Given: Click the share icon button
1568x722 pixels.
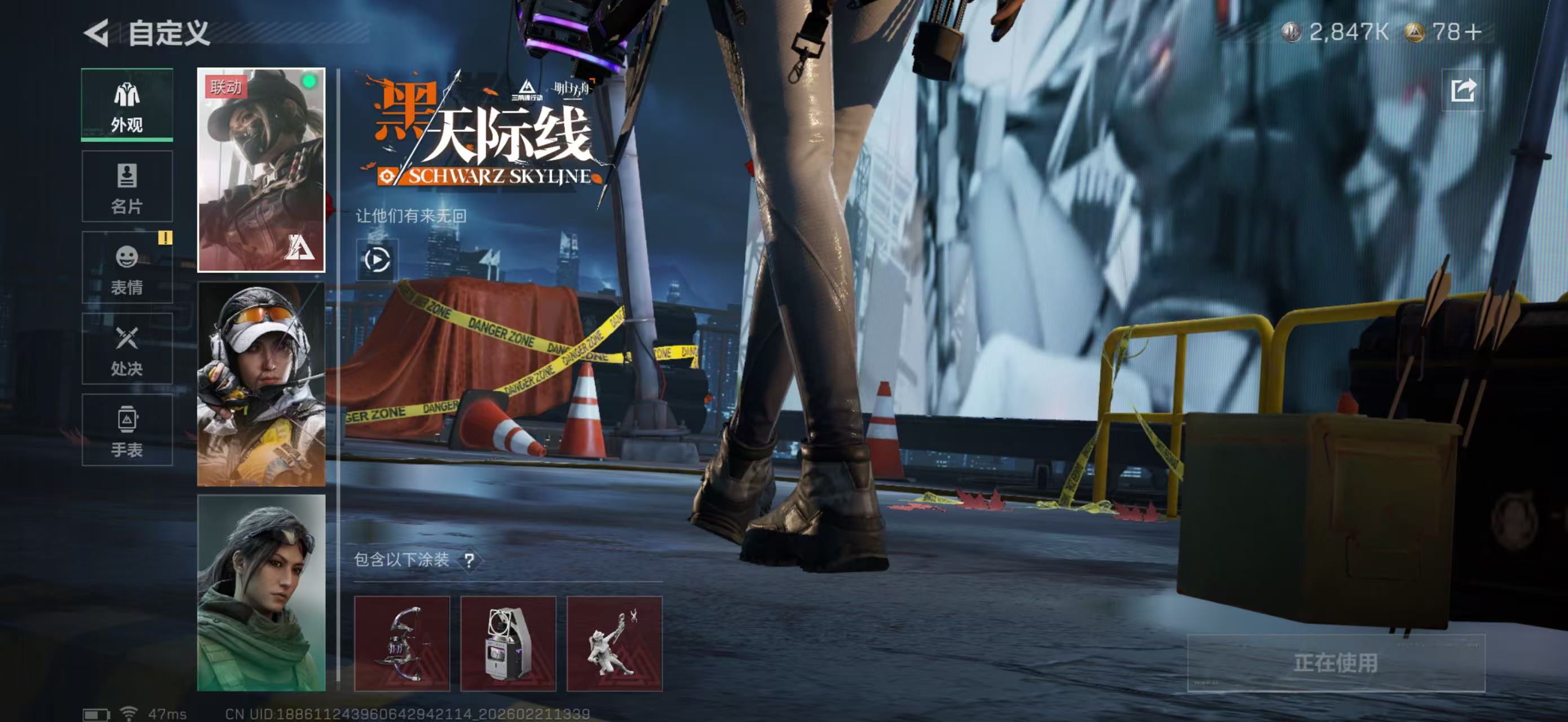Looking at the screenshot, I should (1462, 91).
